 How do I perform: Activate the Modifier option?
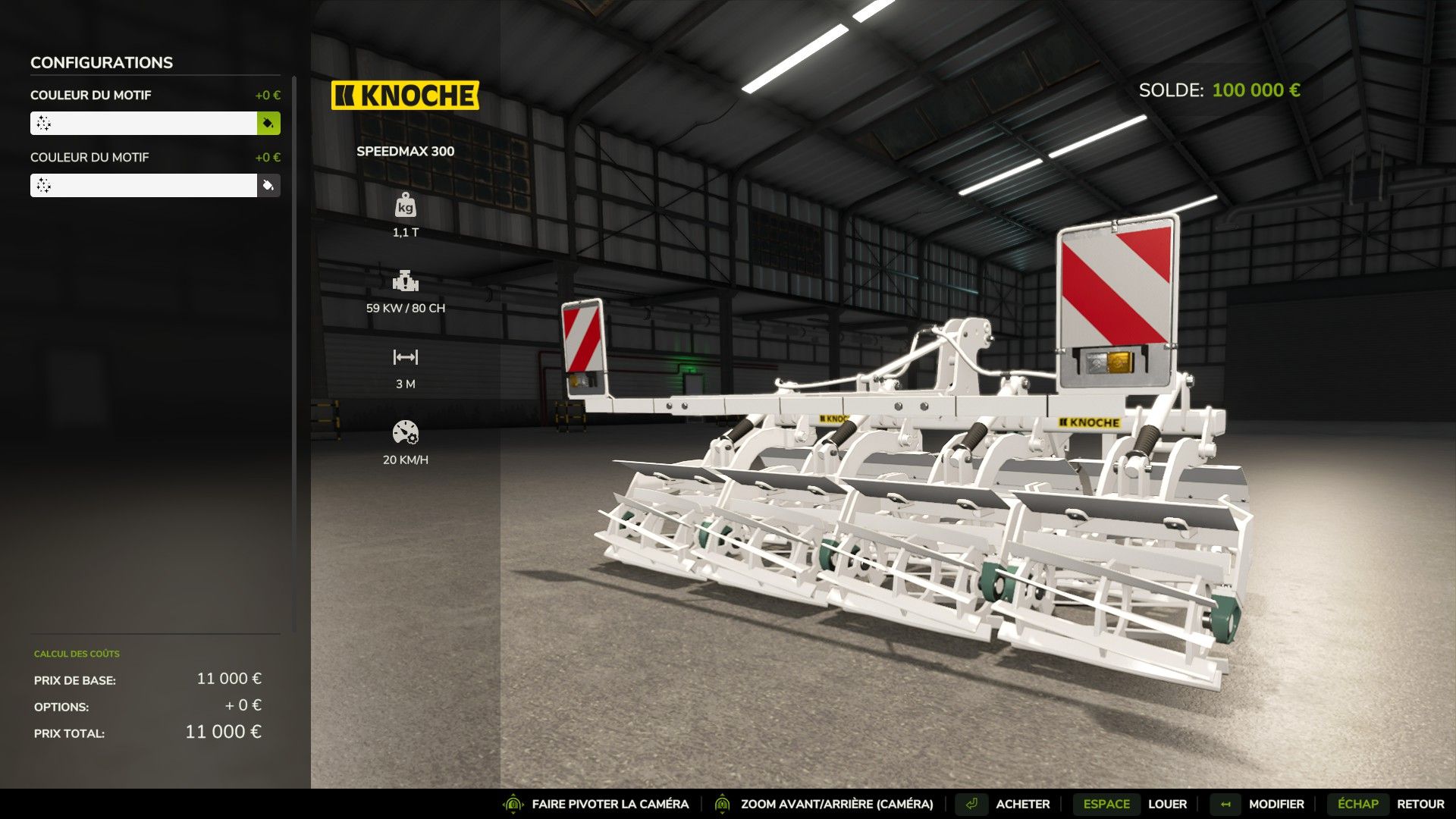click(1276, 804)
